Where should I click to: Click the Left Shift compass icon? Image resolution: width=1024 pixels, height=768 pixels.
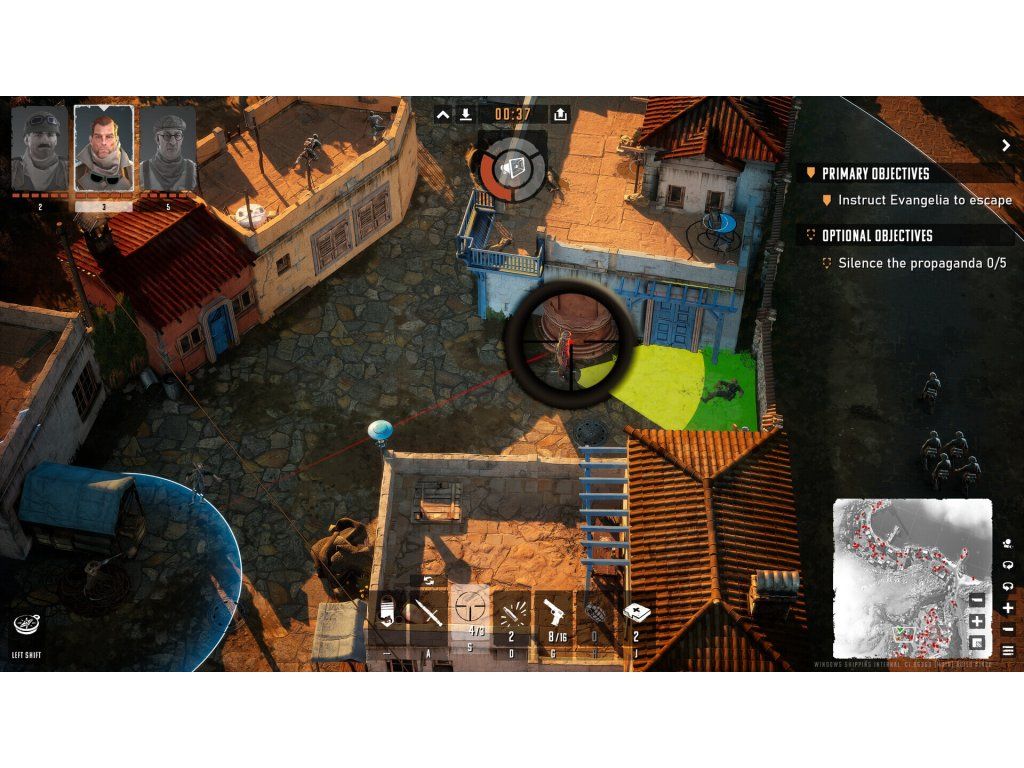27,625
